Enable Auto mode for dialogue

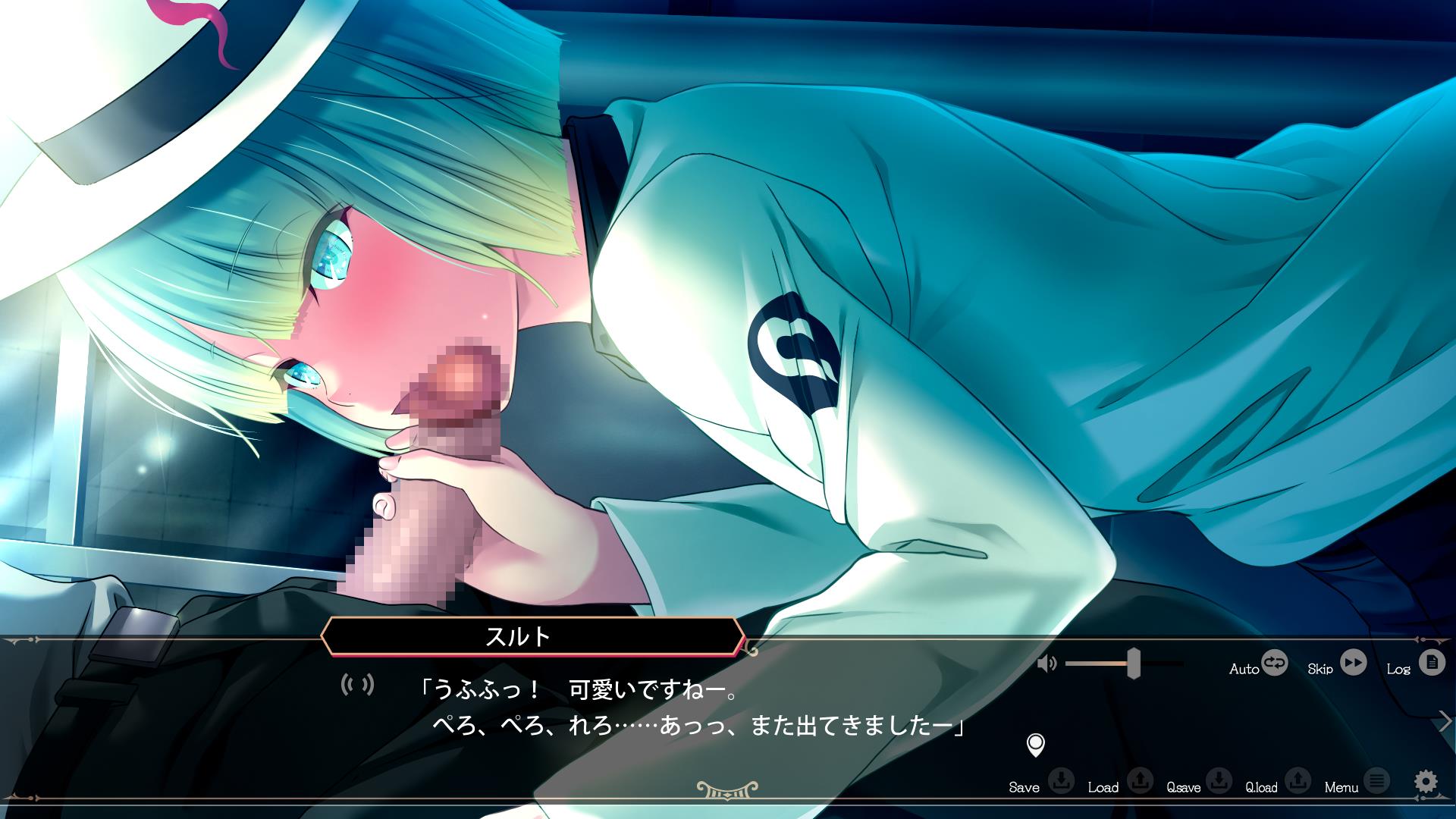[1274, 664]
